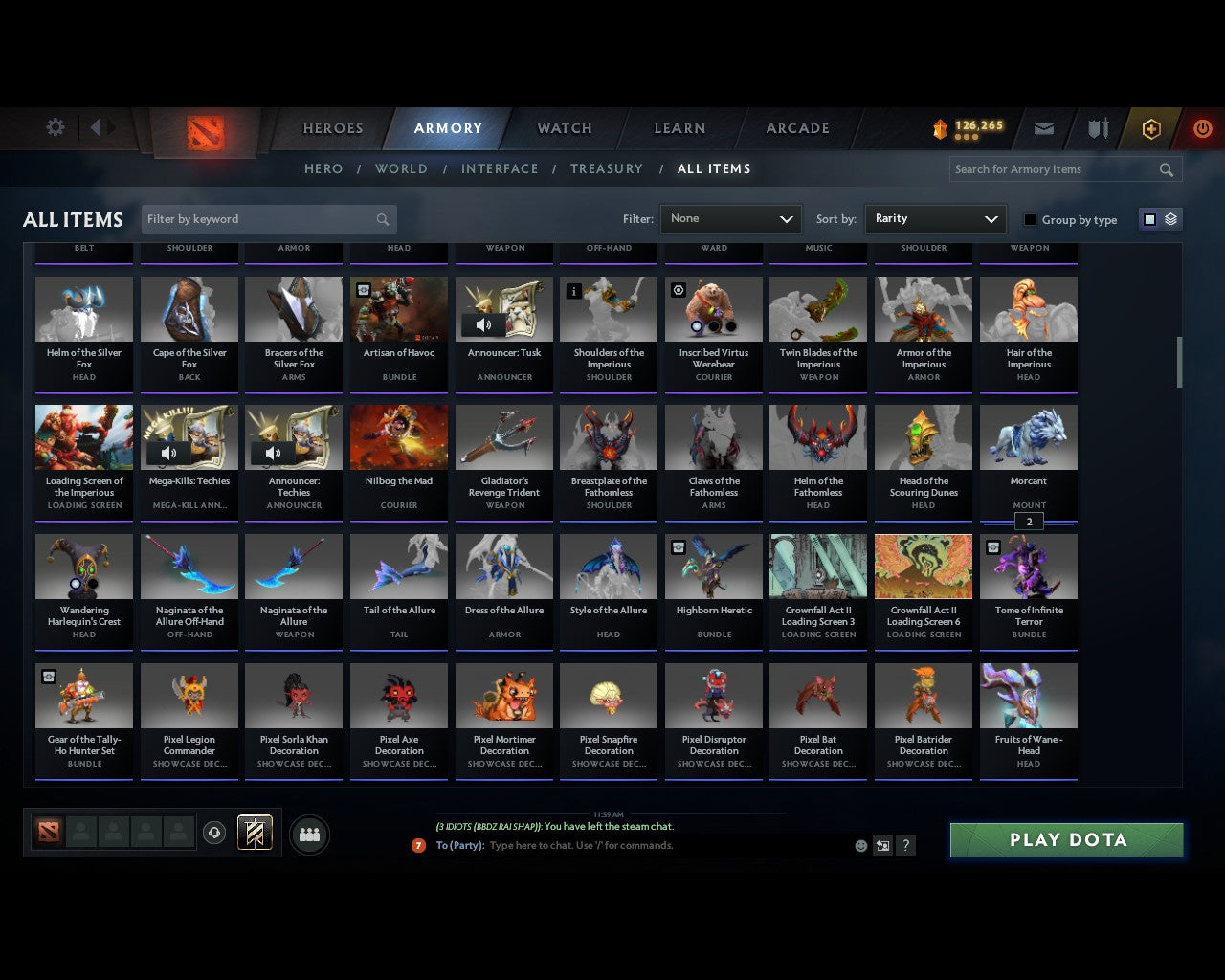1225x980 pixels.
Task: Play the Mega-Kills: Techies audio preview
Action: tap(169, 453)
